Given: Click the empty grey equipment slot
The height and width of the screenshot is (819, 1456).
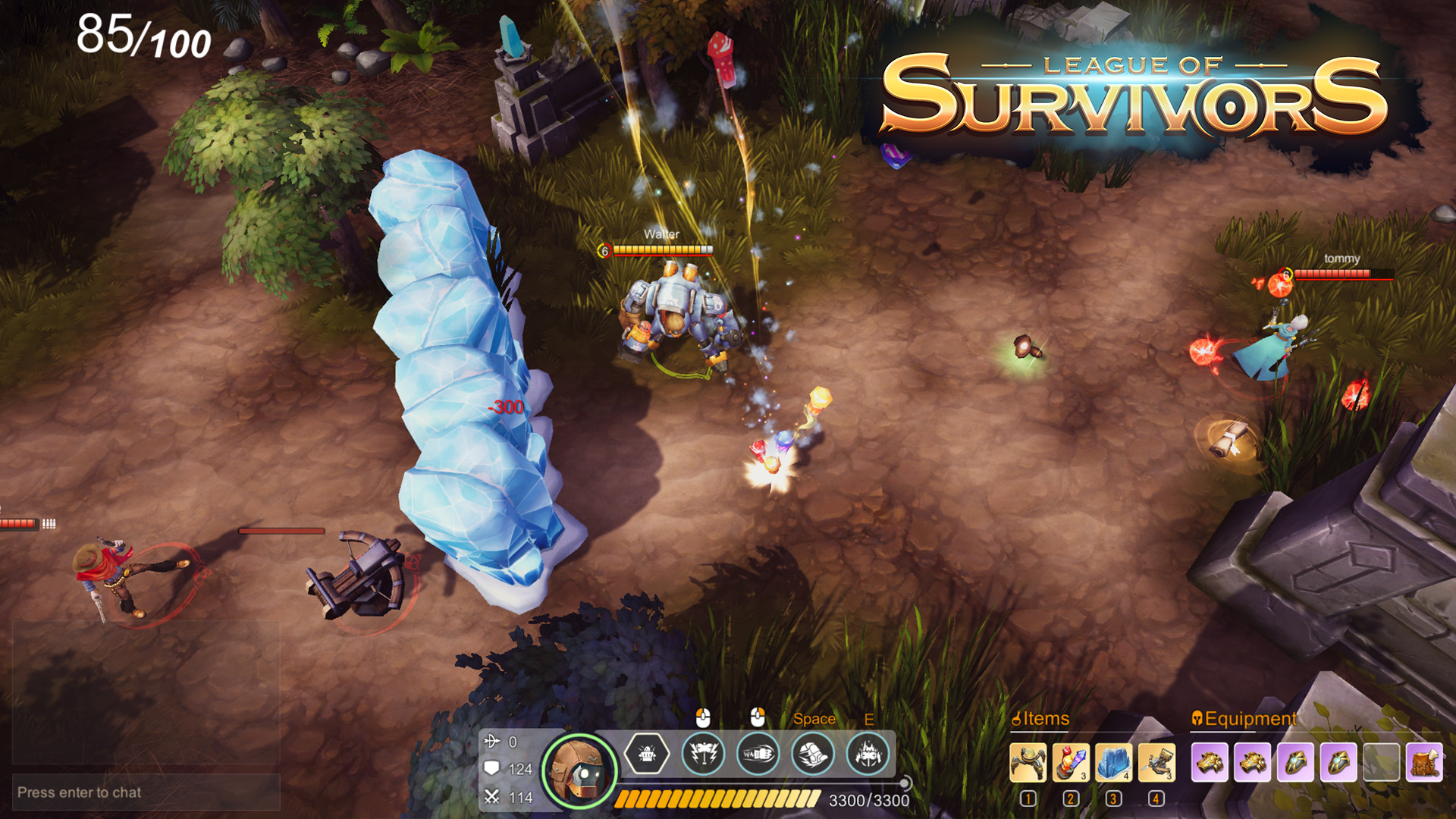Looking at the screenshot, I should click(x=1382, y=762).
